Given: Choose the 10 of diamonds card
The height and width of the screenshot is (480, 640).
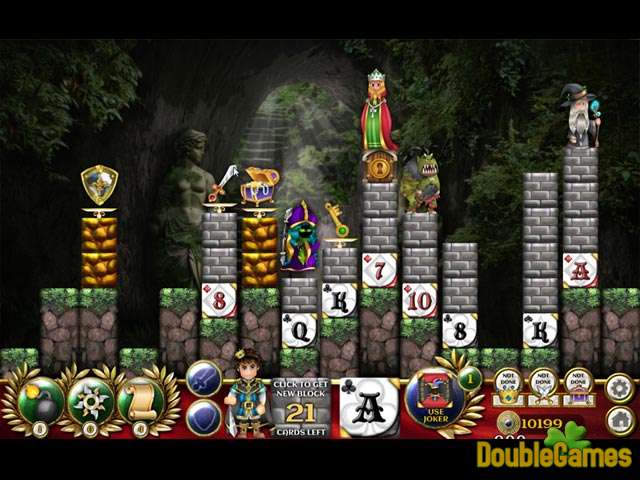Looking at the screenshot, I should [x=419, y=299].
